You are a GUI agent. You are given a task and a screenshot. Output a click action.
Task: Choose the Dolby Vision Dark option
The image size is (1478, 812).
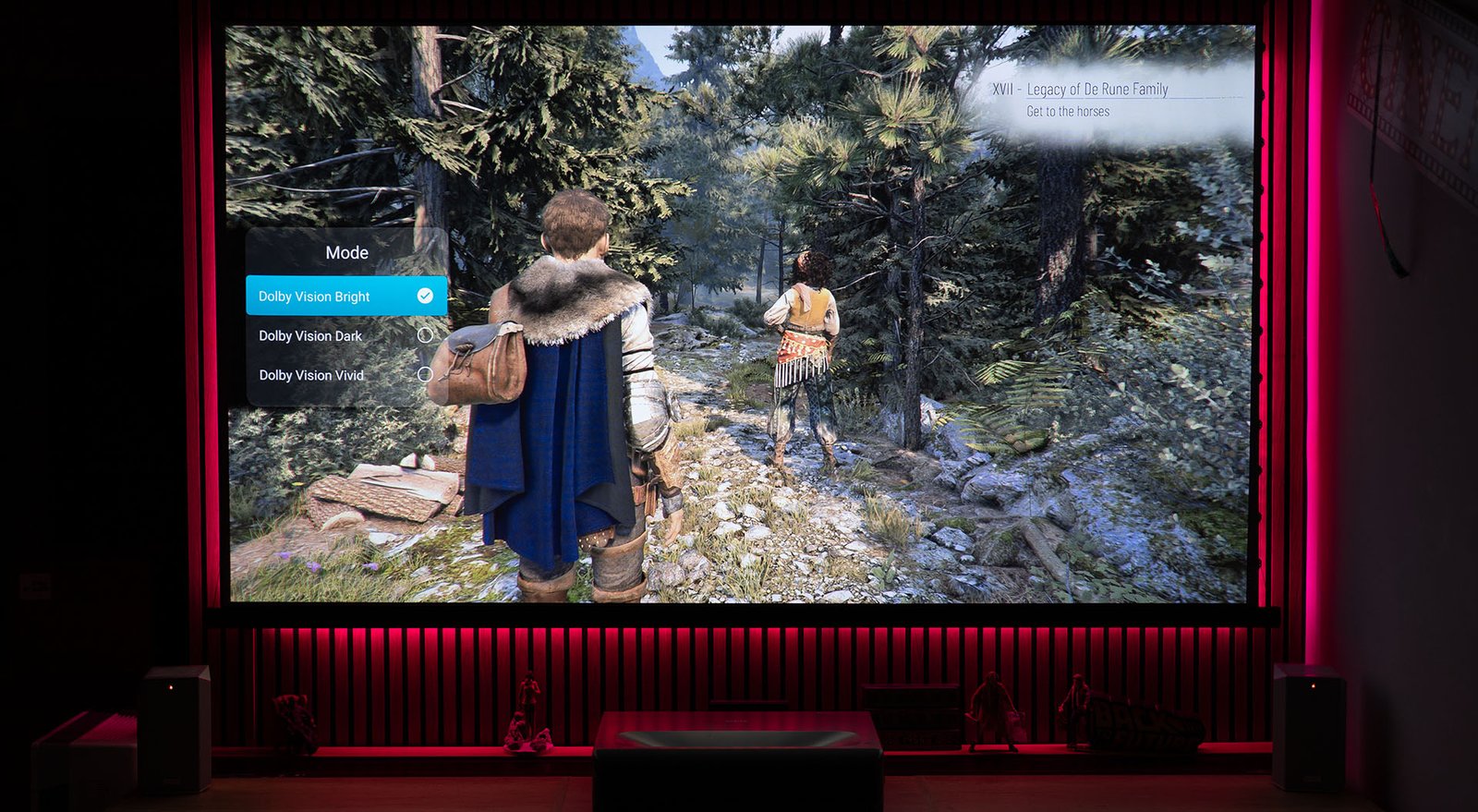click(345, 335)
